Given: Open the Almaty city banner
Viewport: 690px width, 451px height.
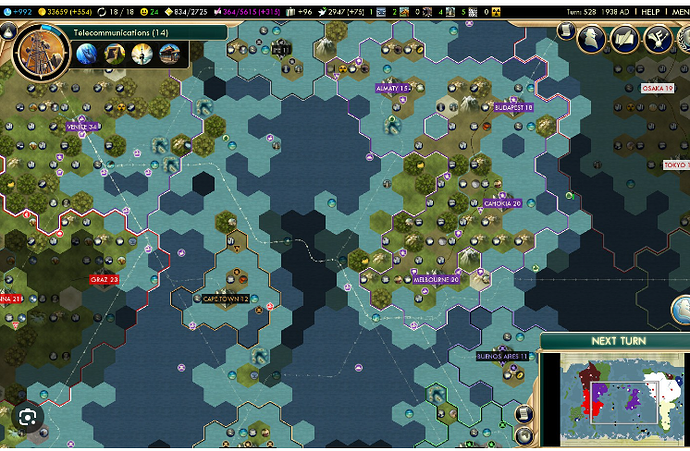Looking at the screenshot, I should pyautogui.click(x=392, y=88).
